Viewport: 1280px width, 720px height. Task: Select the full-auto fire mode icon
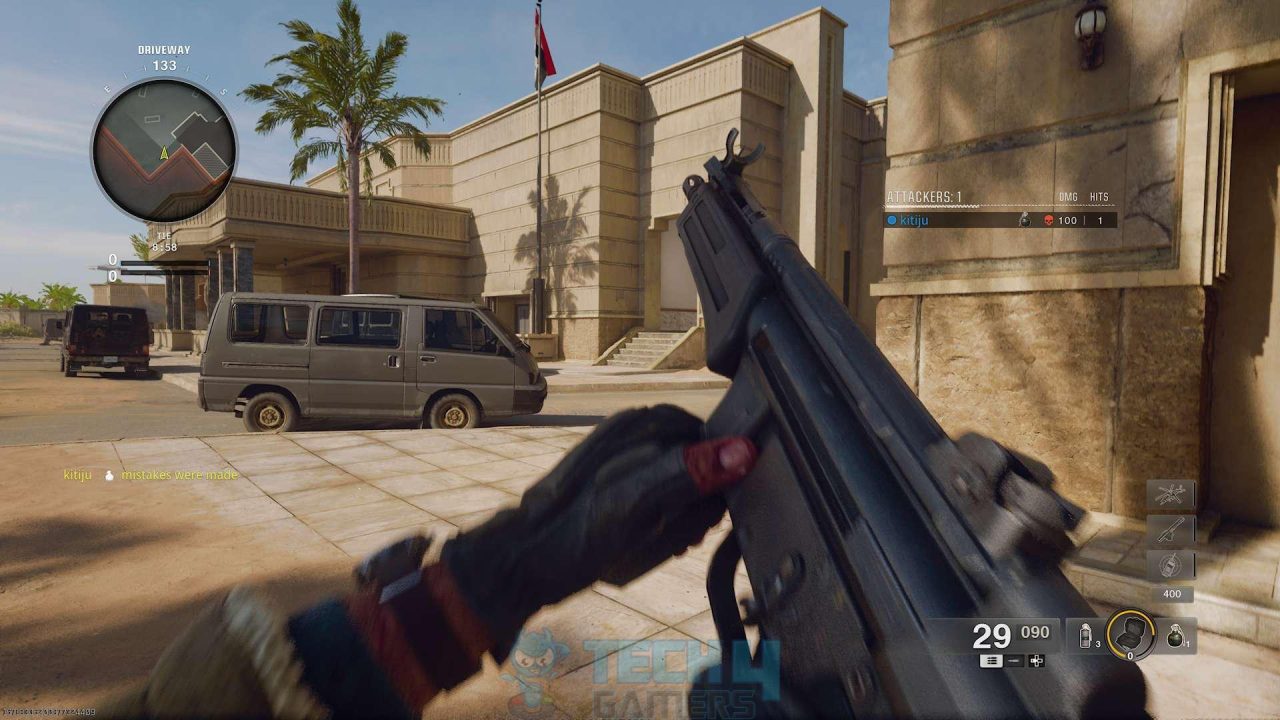tap(992, 661)
